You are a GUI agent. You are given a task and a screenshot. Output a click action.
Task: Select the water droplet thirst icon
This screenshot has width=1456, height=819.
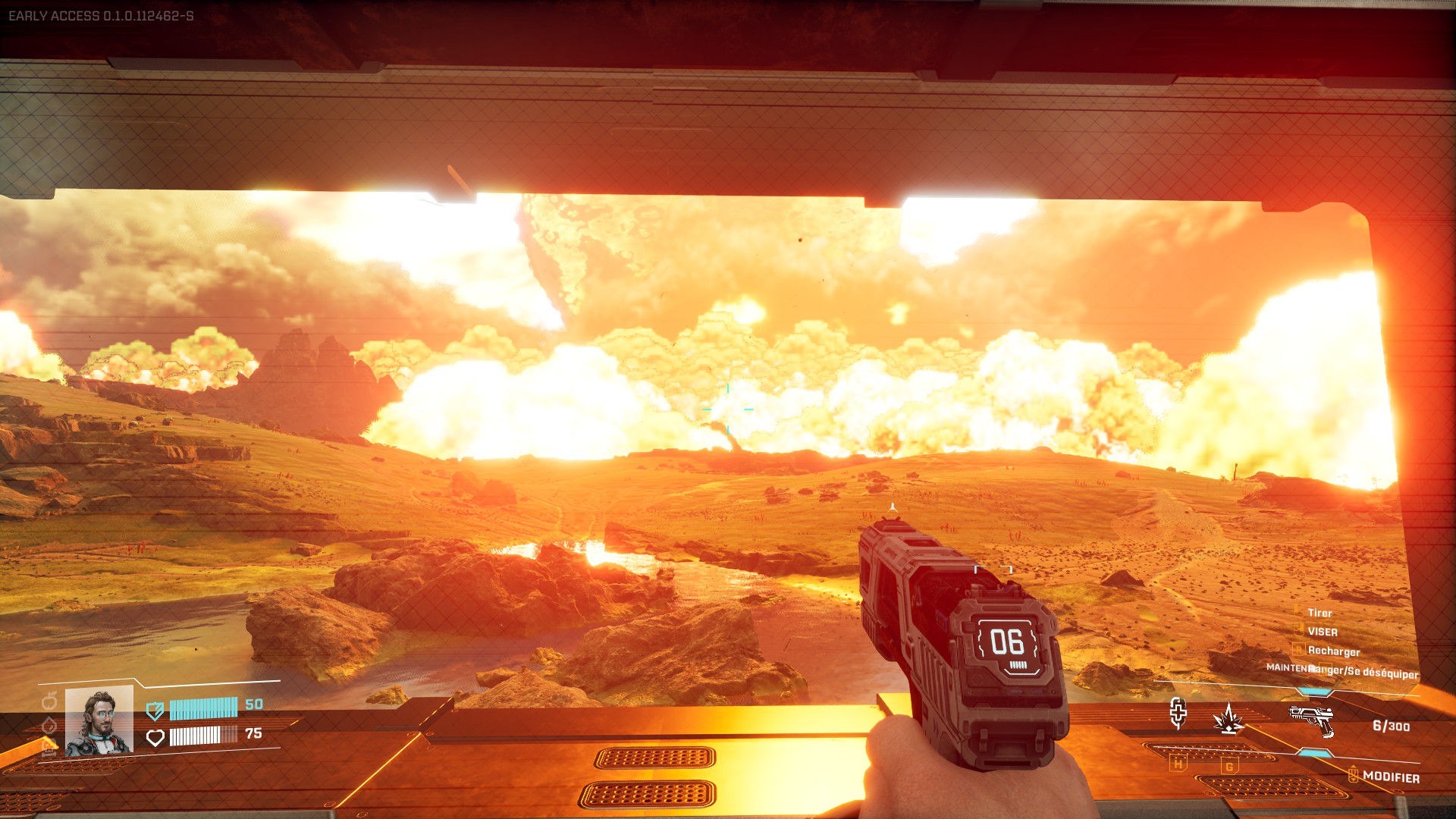[49, 725]
